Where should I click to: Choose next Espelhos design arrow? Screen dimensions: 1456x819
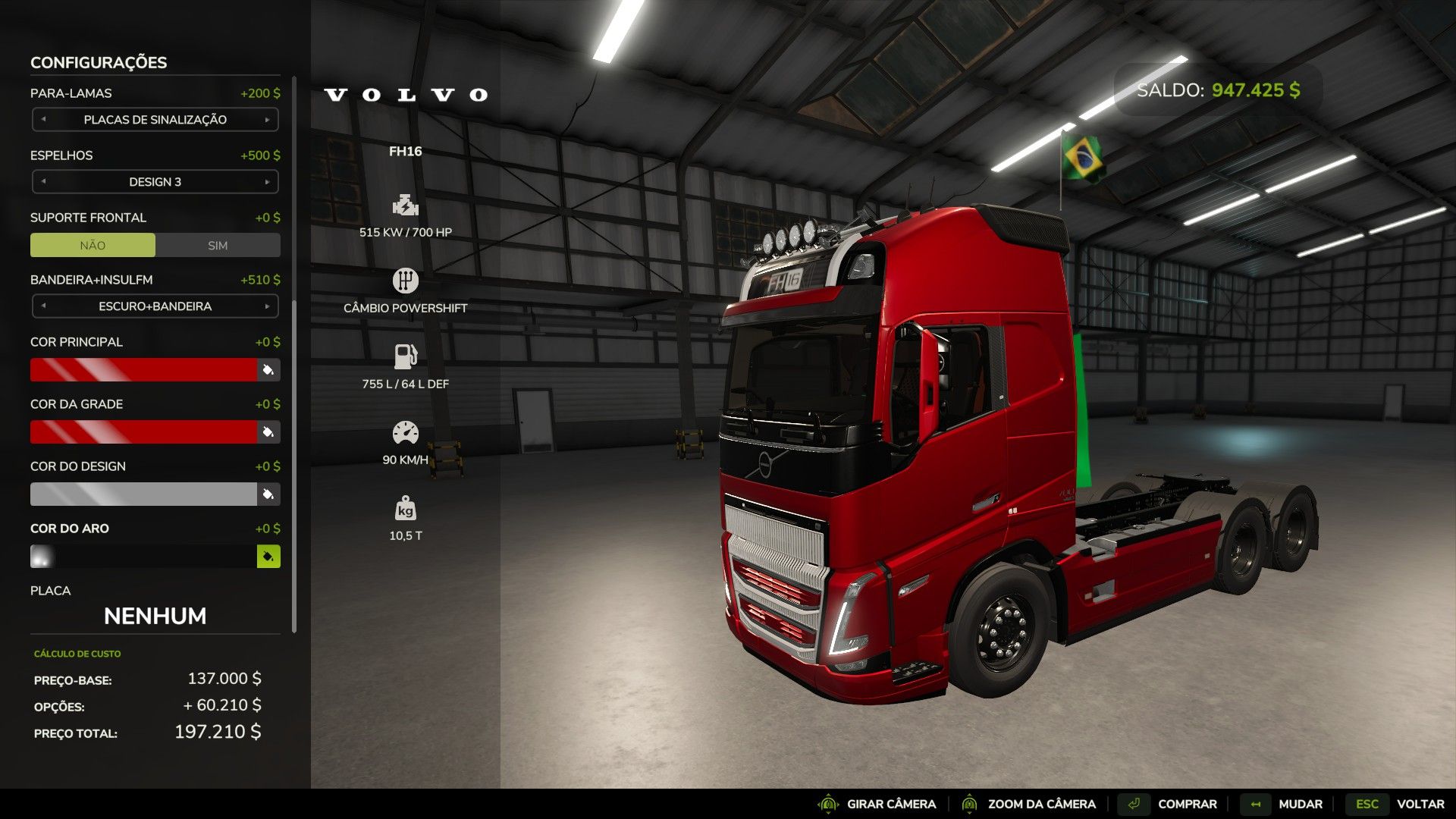[x=267, y=182]
